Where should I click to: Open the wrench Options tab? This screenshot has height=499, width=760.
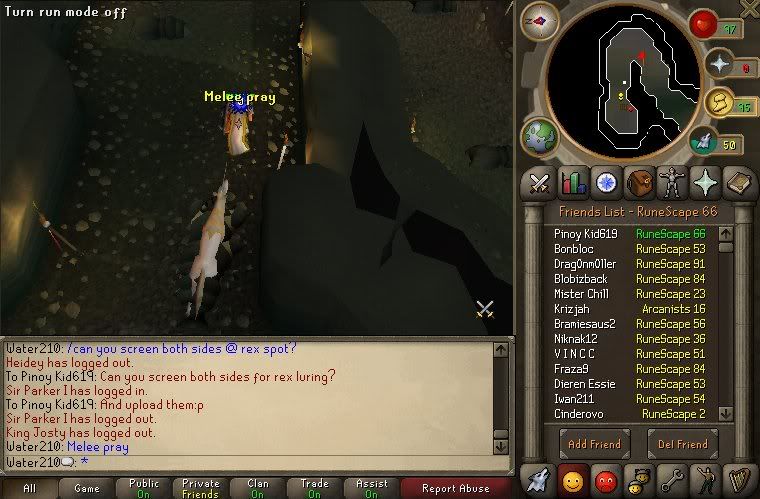coord(671,478)
